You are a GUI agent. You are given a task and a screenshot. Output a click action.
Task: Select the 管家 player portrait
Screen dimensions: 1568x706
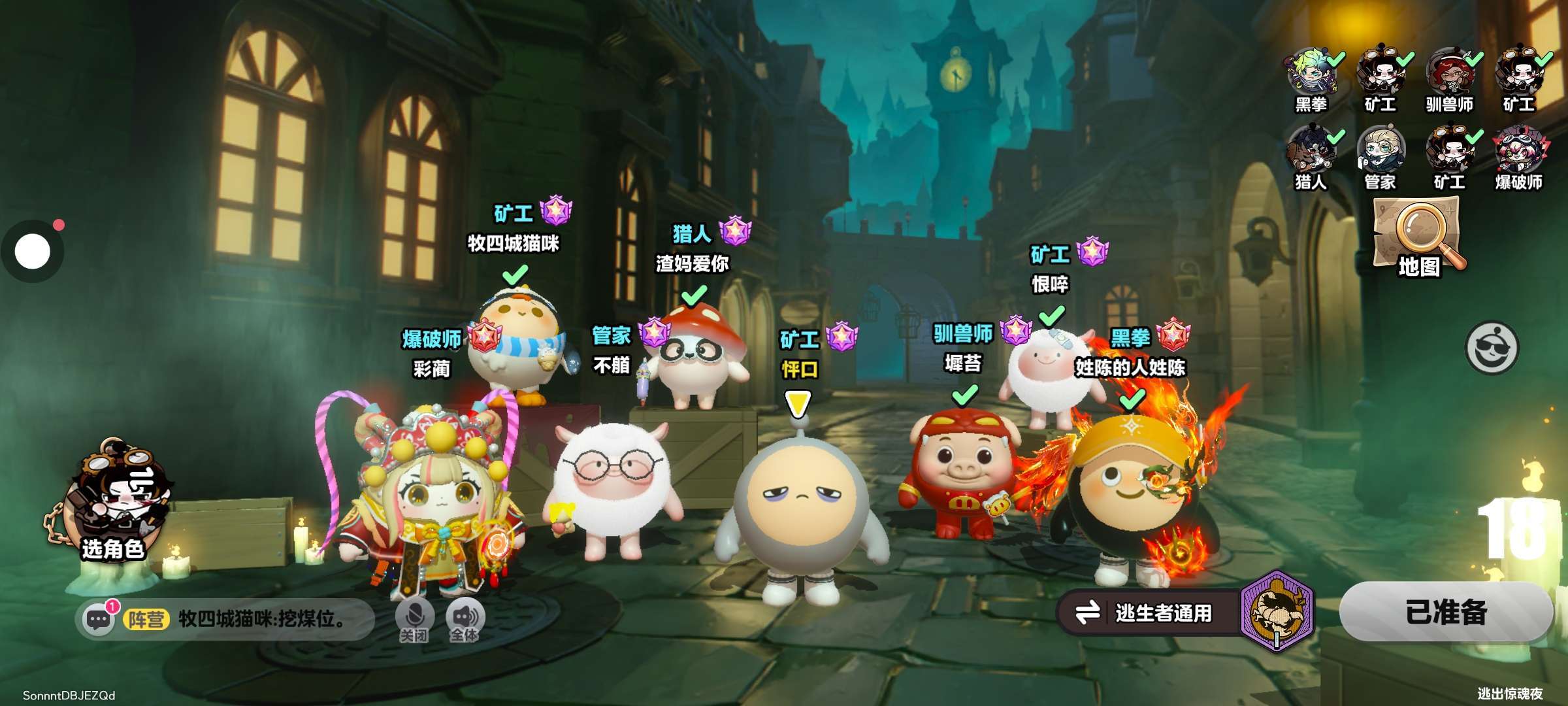pyautogui.click(x=1380, y=150)
